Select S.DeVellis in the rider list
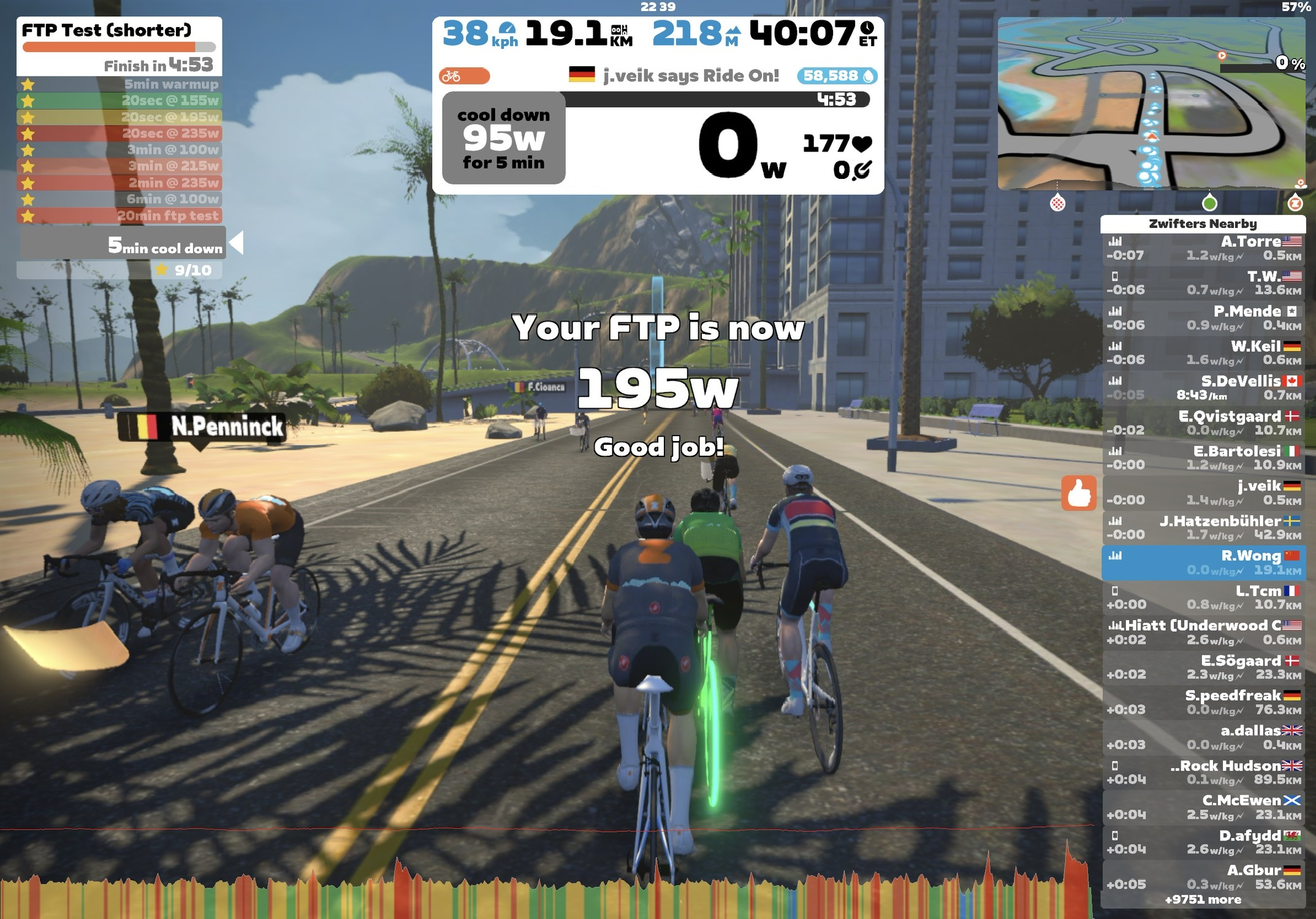1316x919 pixels. pos(1203,388)
